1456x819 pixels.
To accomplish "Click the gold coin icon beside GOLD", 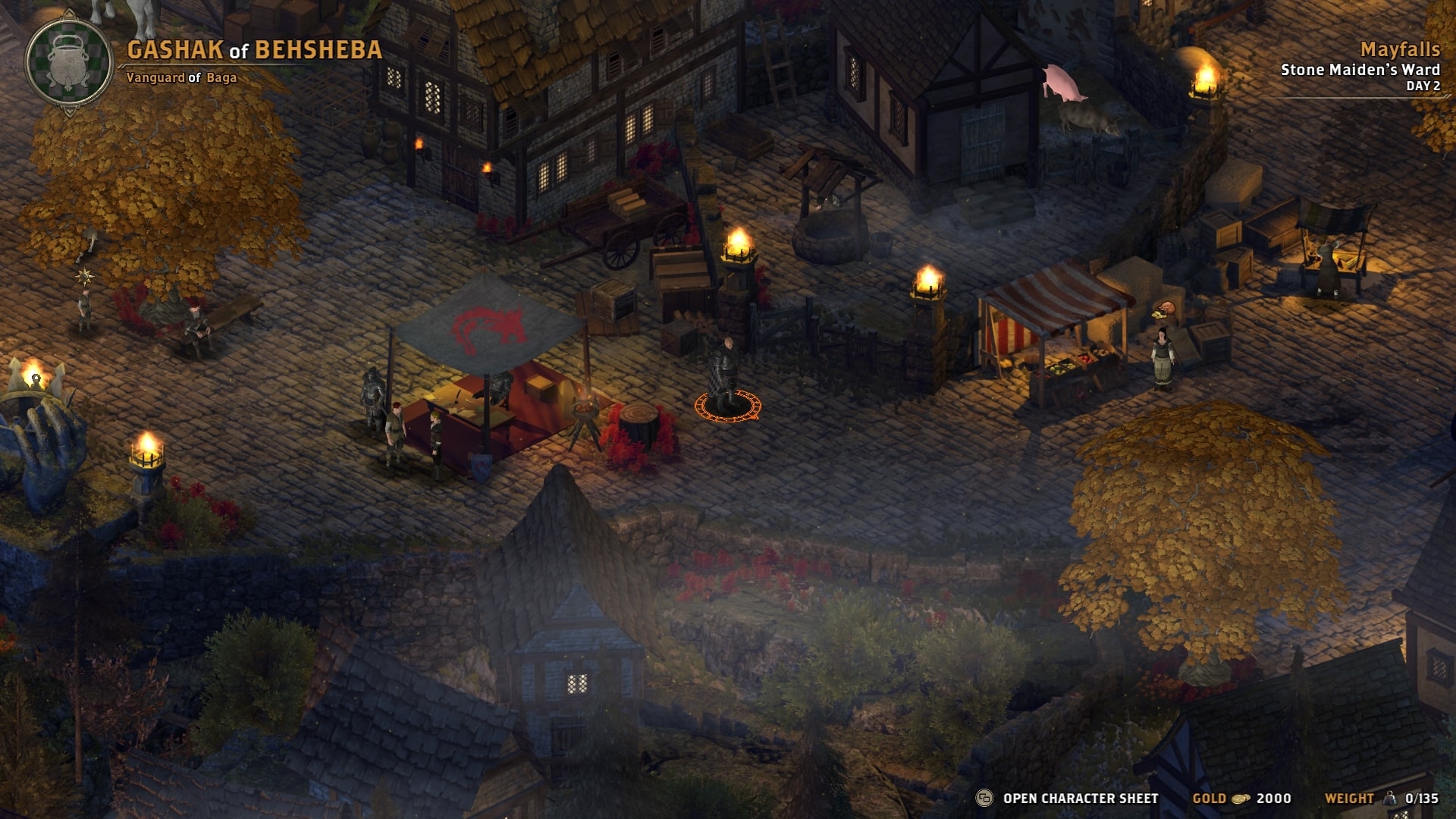I will tap(1241, 798).
